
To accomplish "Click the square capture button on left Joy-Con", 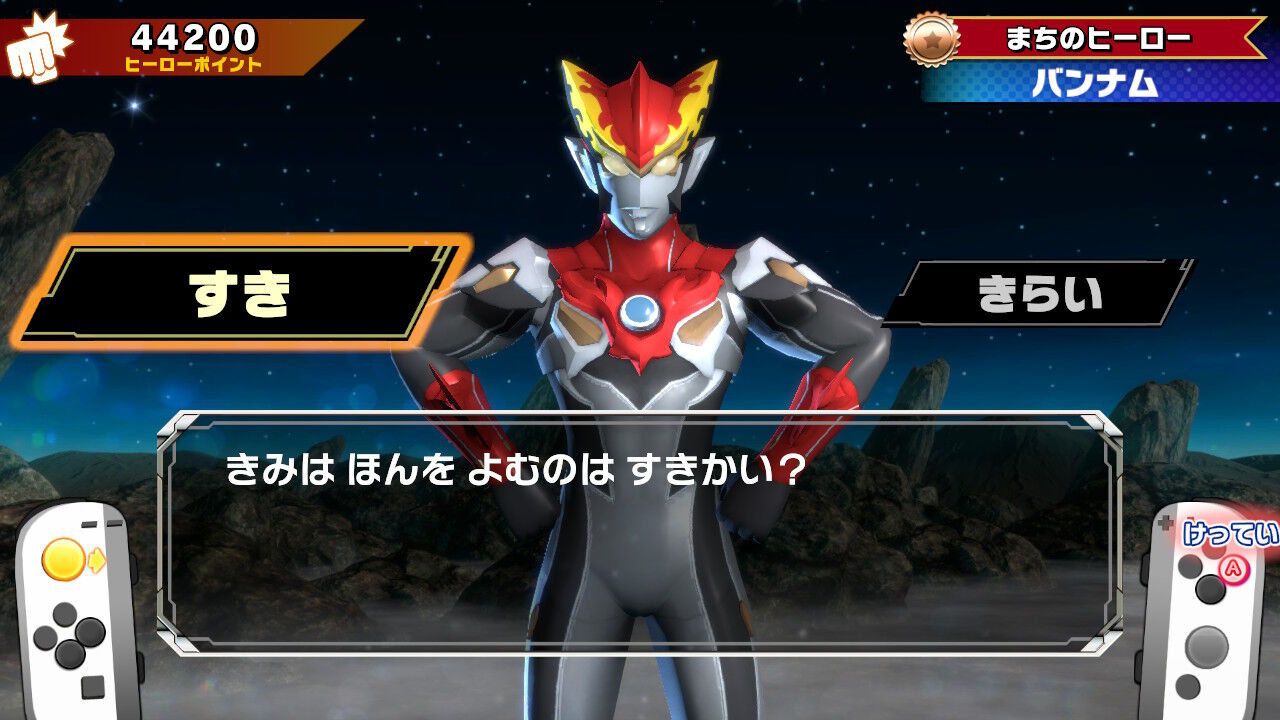I will pos(92,686).
